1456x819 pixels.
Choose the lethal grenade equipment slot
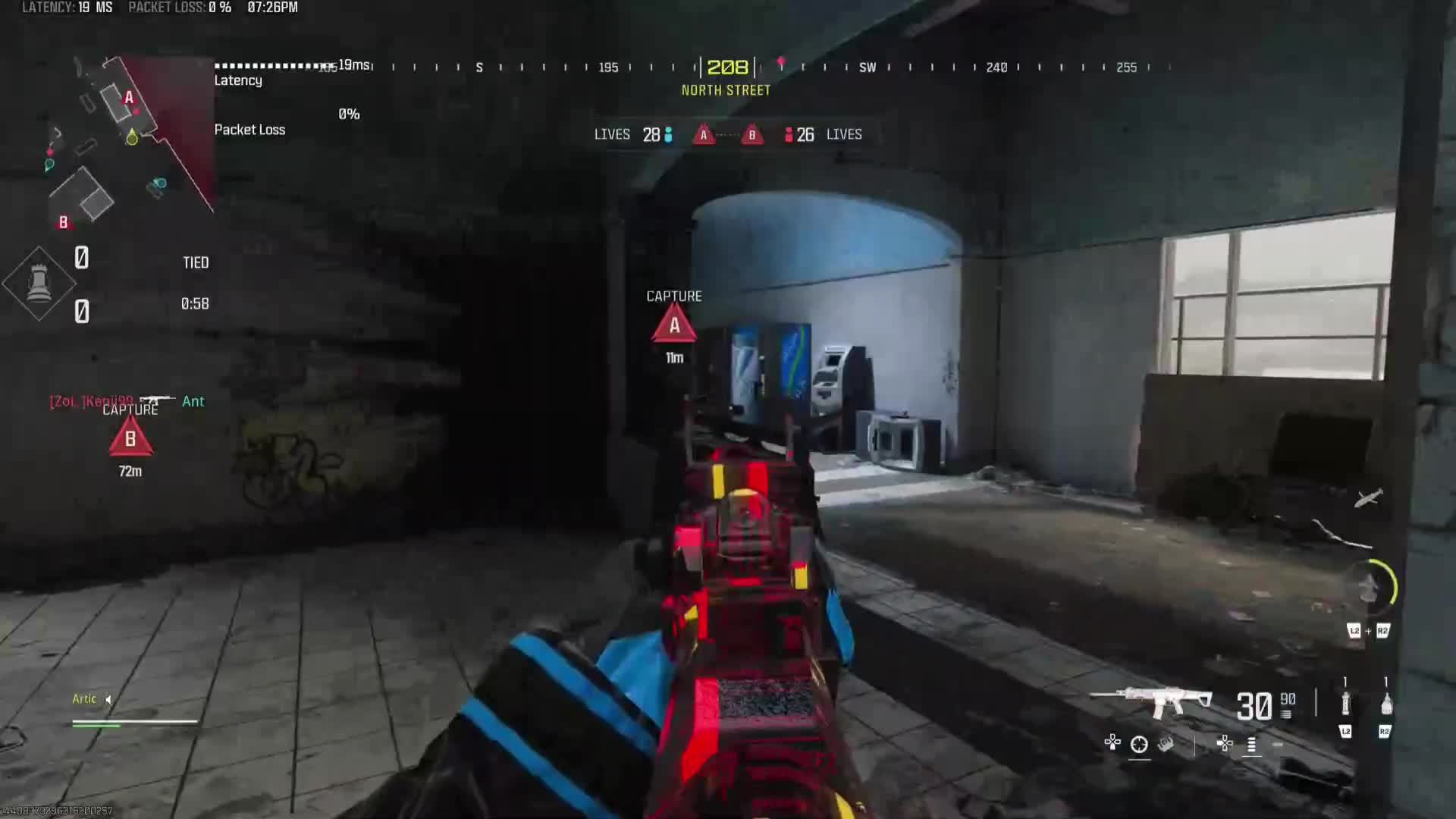pyautogui.click(x=1386, y=704)
